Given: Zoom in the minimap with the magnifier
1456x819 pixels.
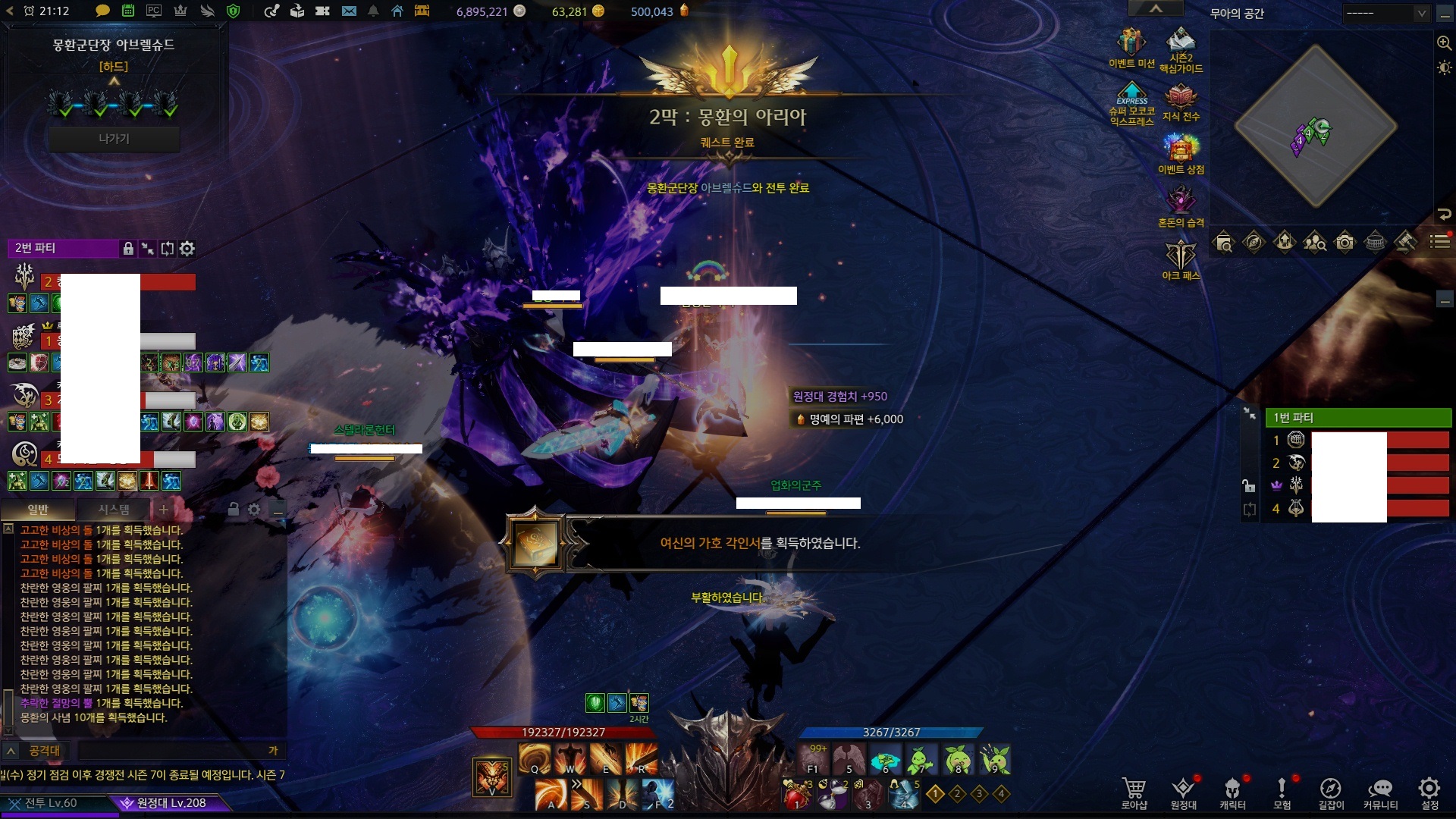Looking at the screenshot, I should (1444, 43).
